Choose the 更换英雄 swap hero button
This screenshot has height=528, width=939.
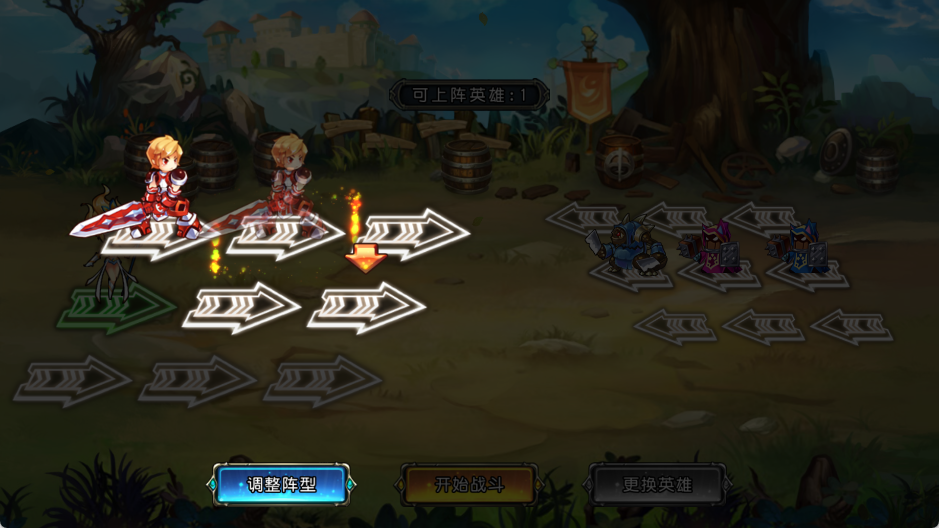[x=656, y=485]
